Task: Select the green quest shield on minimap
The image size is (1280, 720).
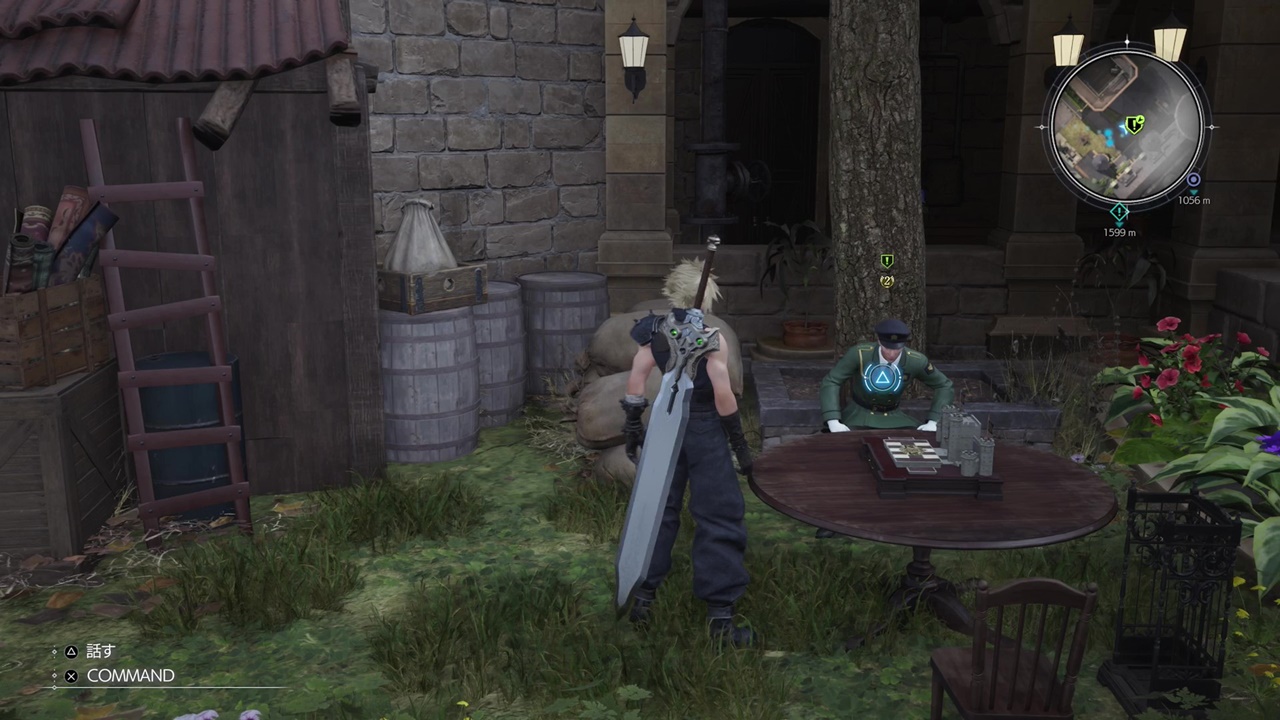Action: click(1134, 125)
